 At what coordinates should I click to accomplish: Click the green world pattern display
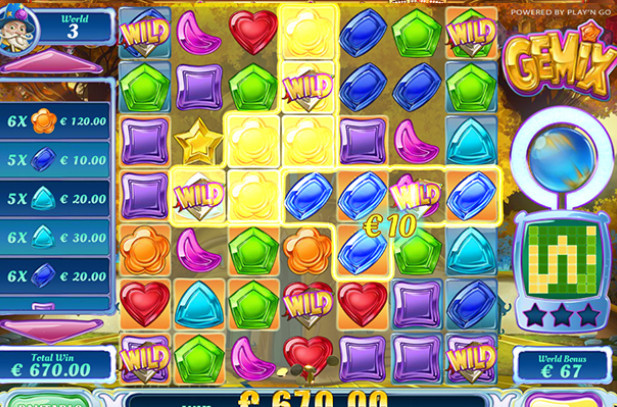tap(561, 257)
